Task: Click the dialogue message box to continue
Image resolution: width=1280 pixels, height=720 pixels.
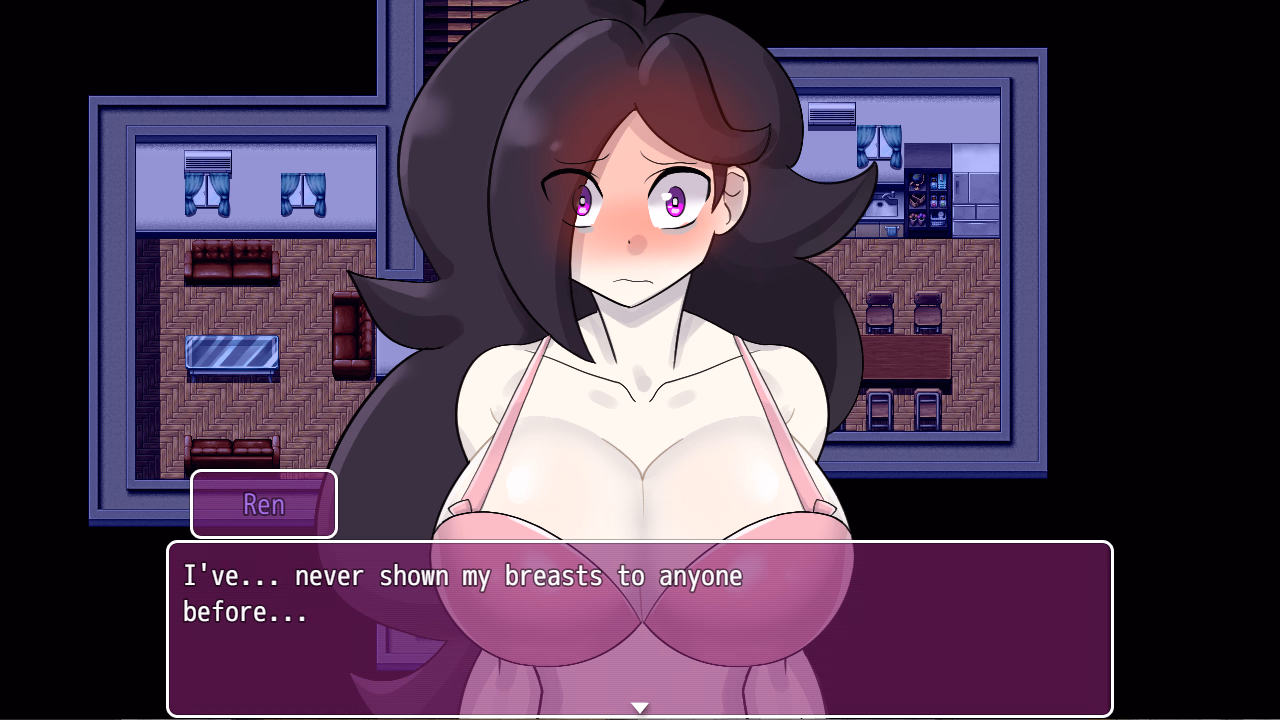Action: [640, 628]
